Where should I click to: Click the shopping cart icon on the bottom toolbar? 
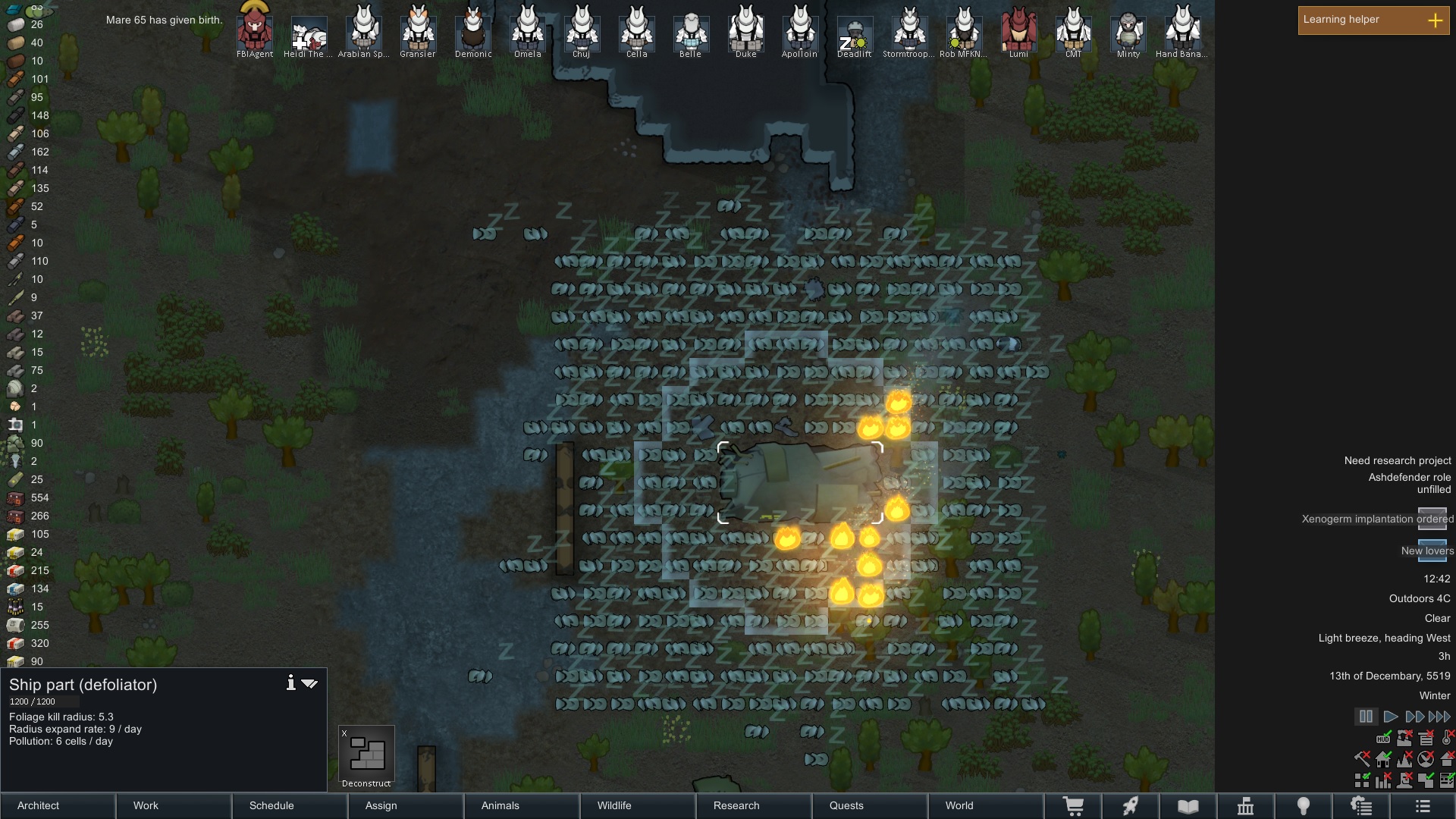click(1074, 806)
